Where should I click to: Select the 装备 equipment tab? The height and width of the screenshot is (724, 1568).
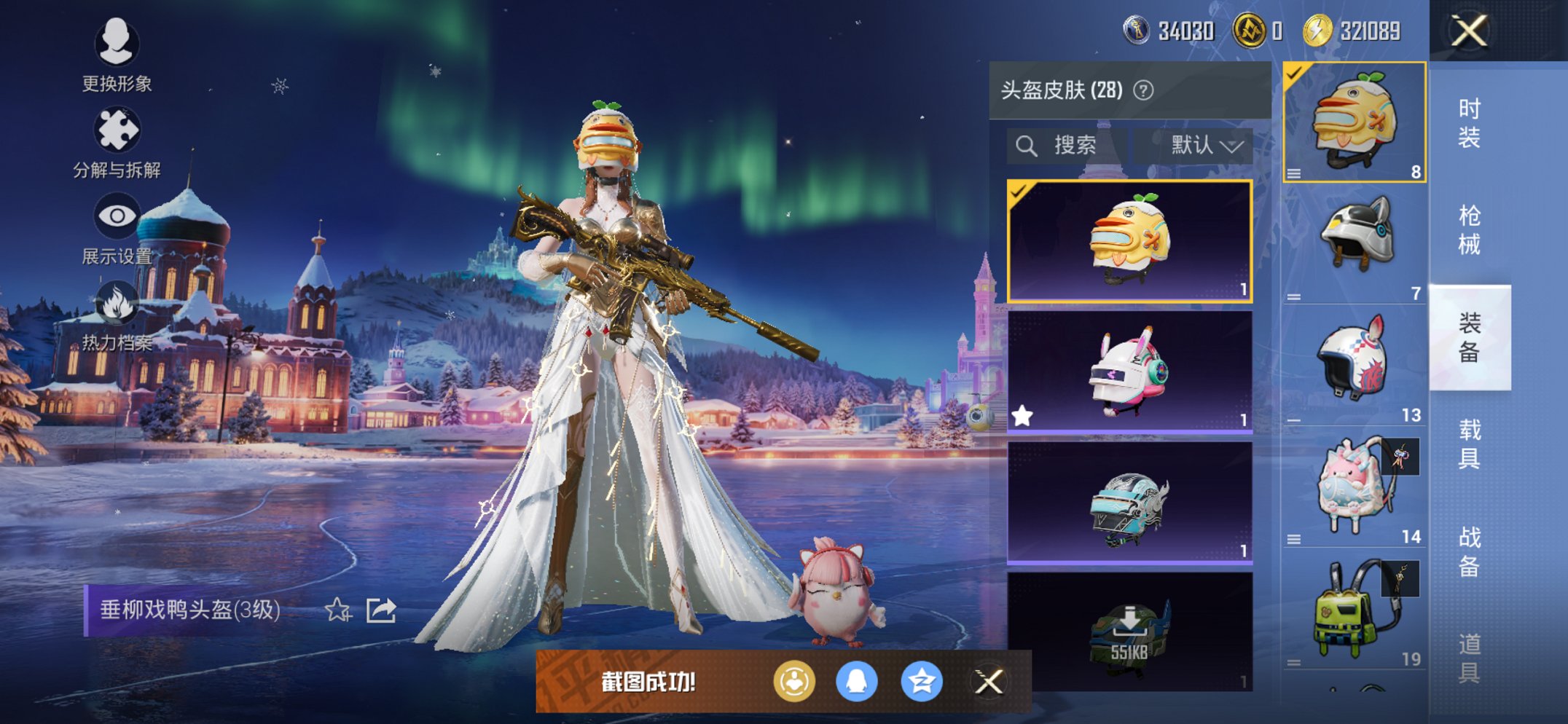[x=1469, y=337]
